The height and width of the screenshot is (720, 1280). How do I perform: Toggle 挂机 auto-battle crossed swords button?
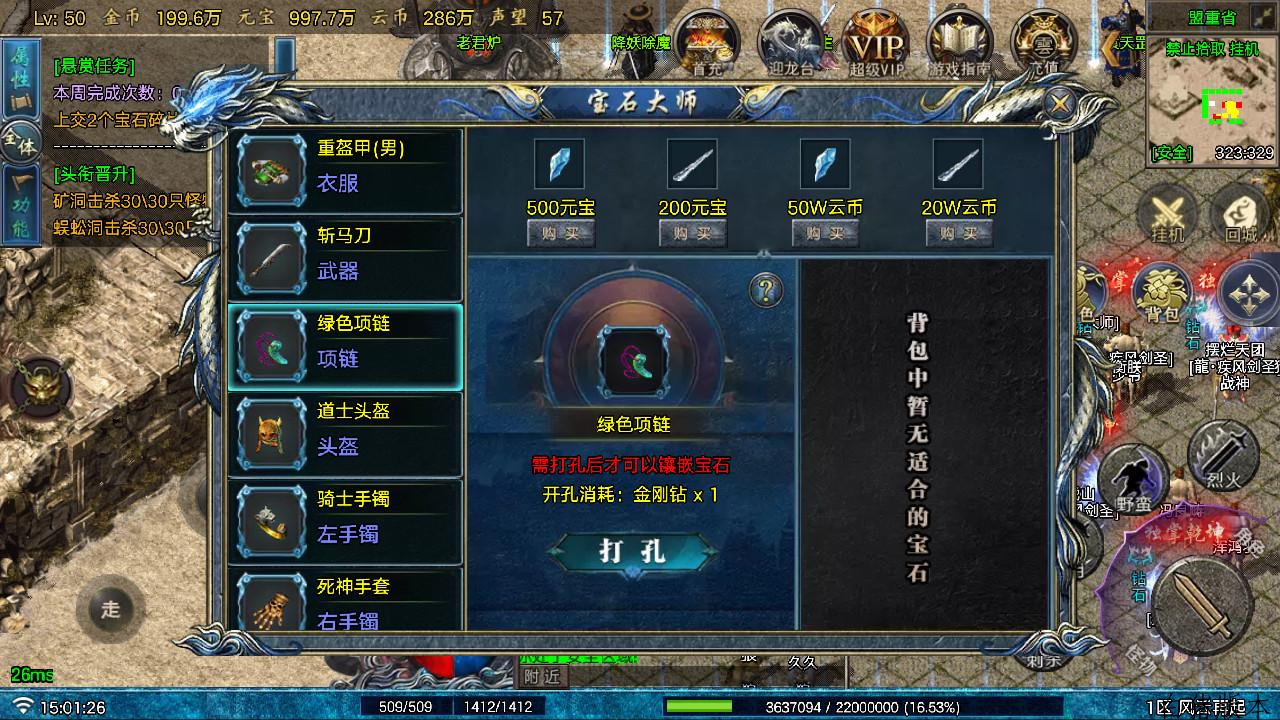tap(1166, 215)
